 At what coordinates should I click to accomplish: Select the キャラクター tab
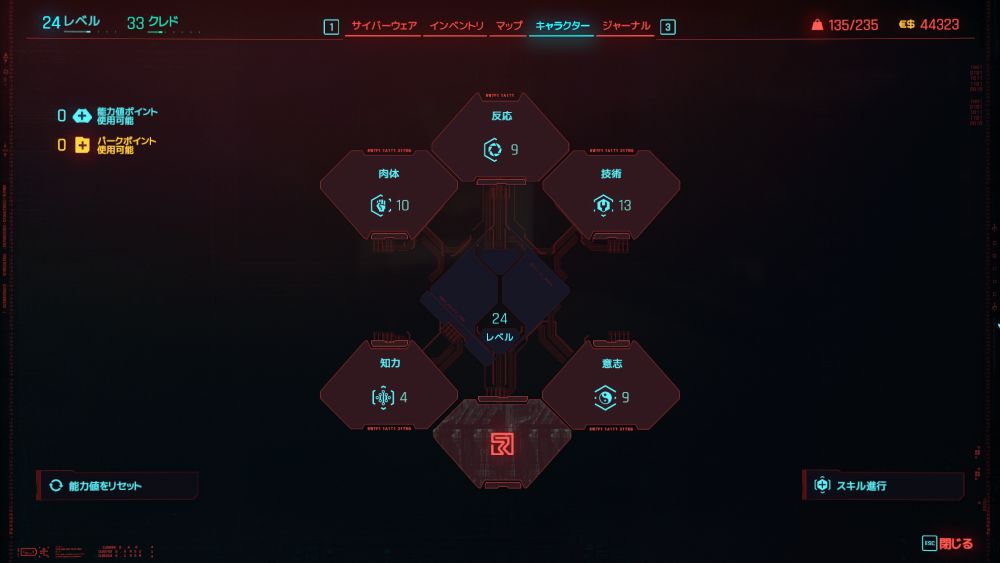562,26
